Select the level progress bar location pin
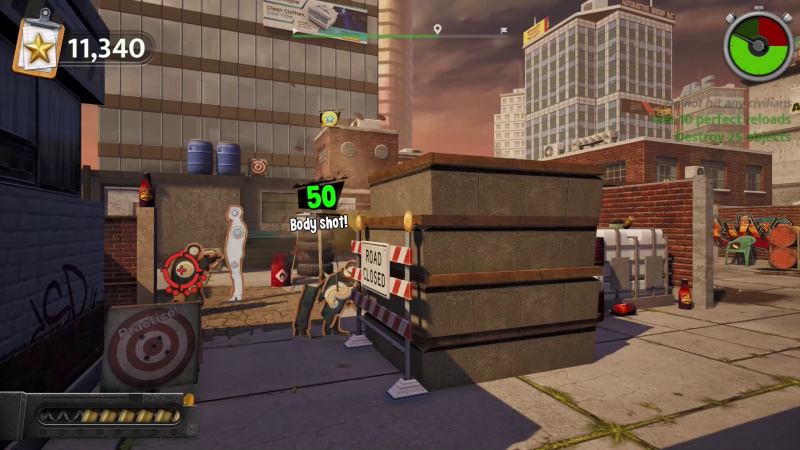The height and width of the screenshot is (450, 800). pyautogui.click(x=437, y=30)
